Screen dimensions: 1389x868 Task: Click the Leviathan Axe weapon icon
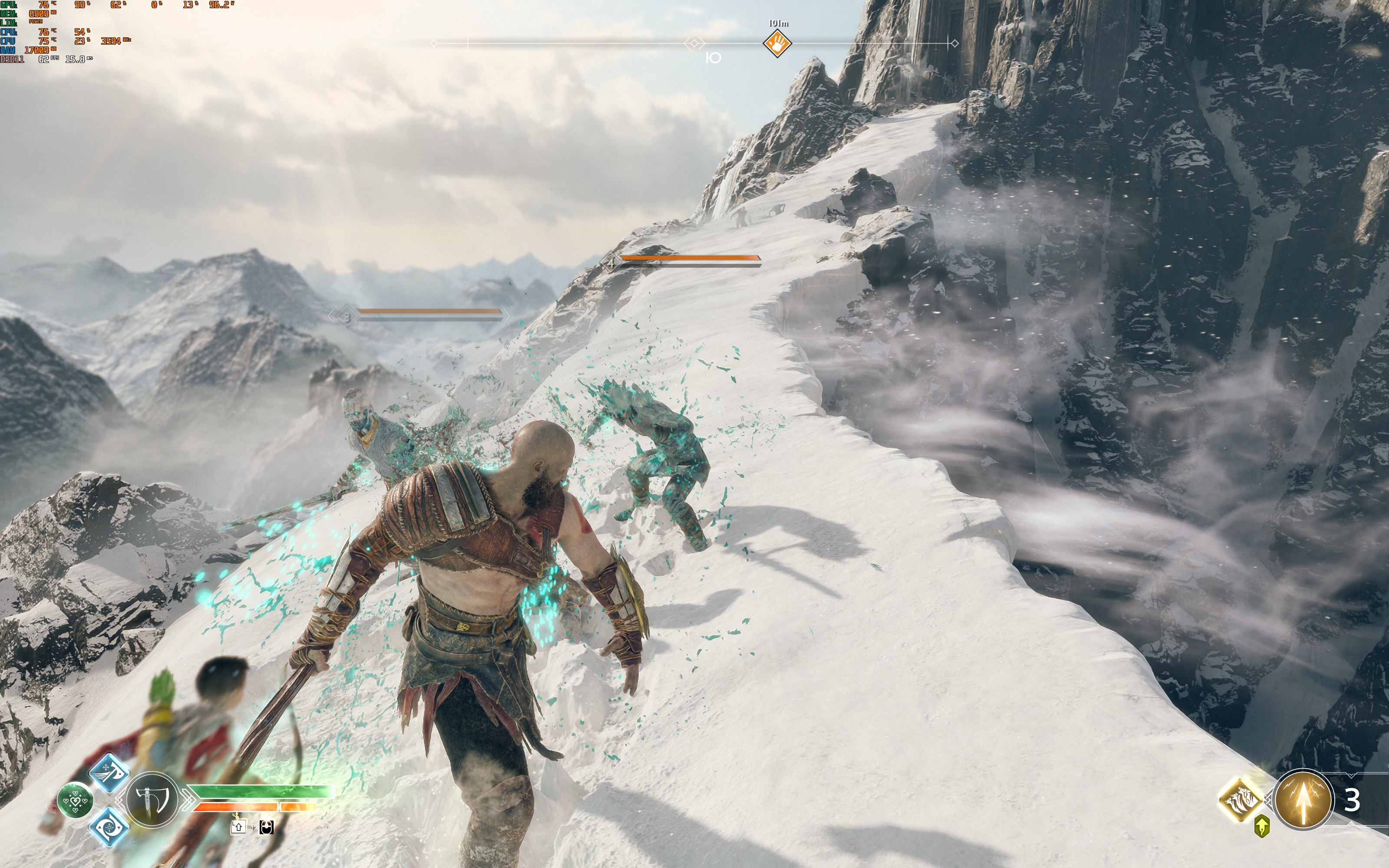coord(151,800)
